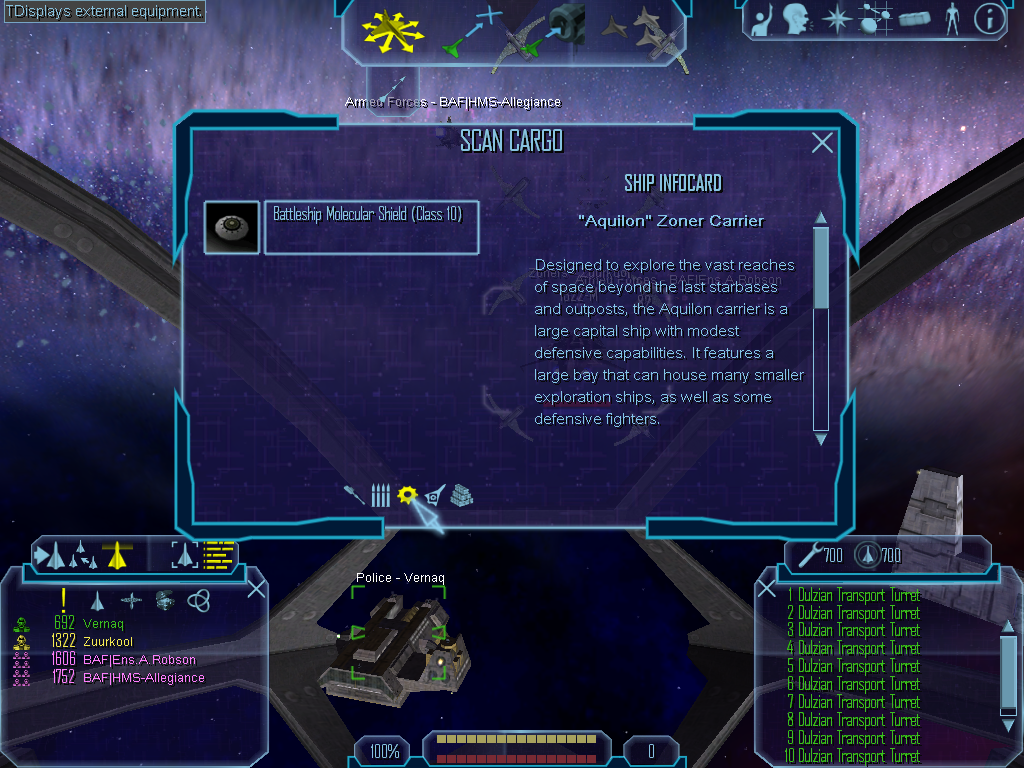Open the info 'i' button in top bar

pyautogui.click(x=989, y=19)
